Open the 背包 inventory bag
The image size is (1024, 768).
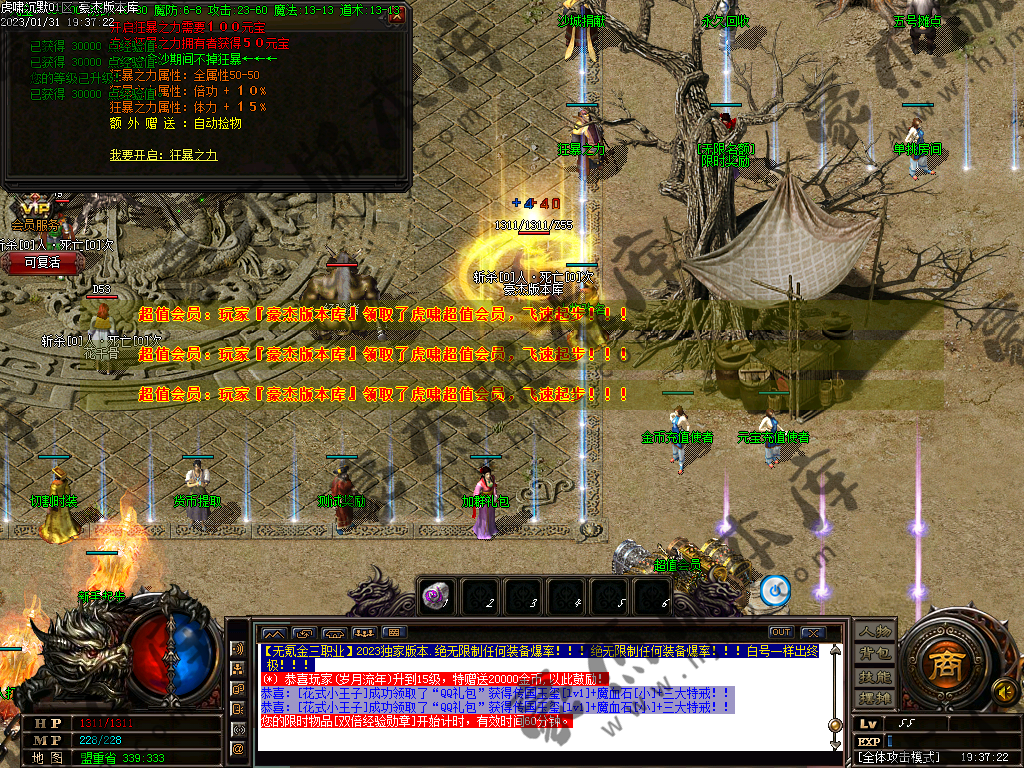[876, 653]
